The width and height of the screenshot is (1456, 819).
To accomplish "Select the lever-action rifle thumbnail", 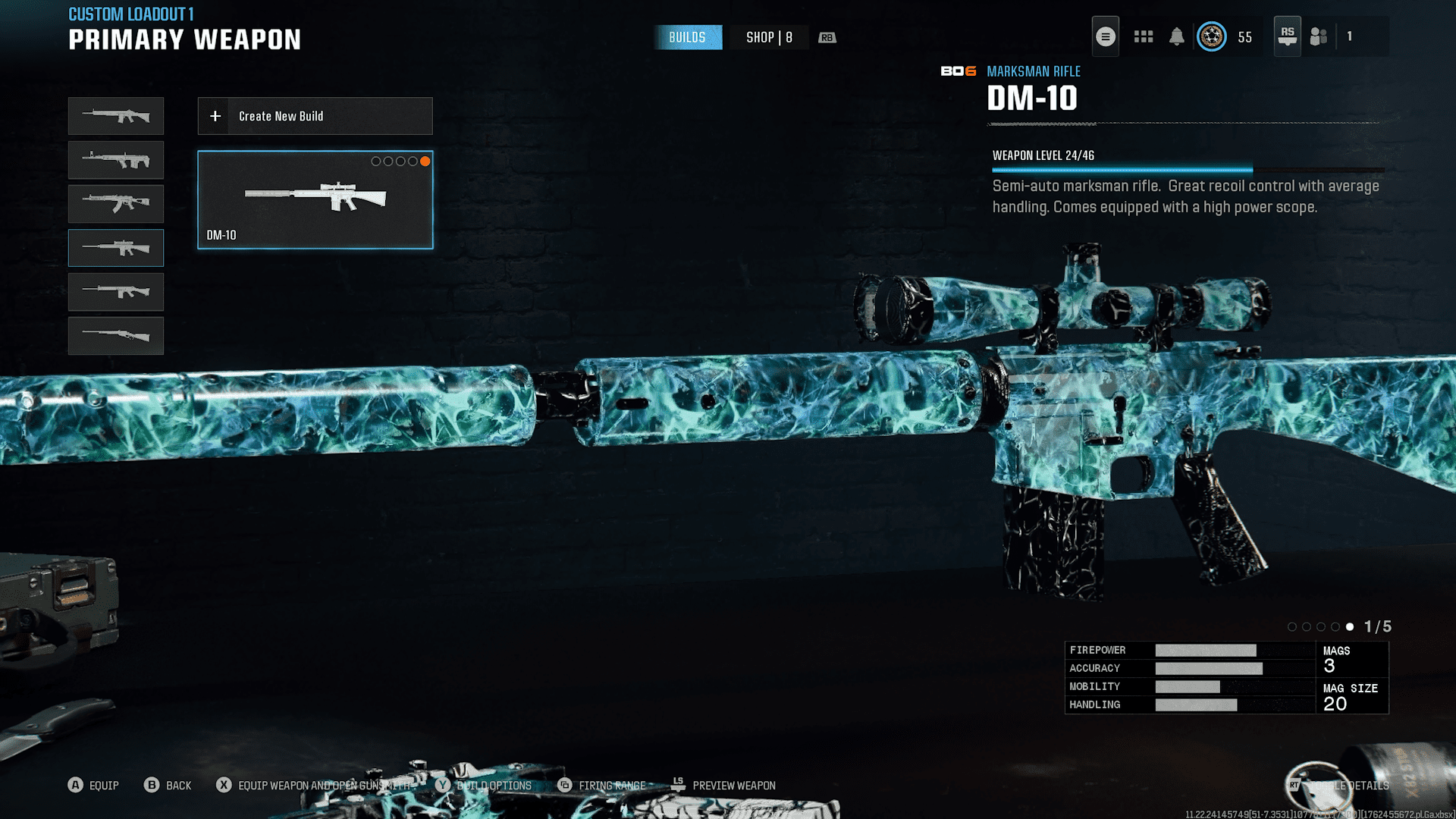I will pos(116,336).
